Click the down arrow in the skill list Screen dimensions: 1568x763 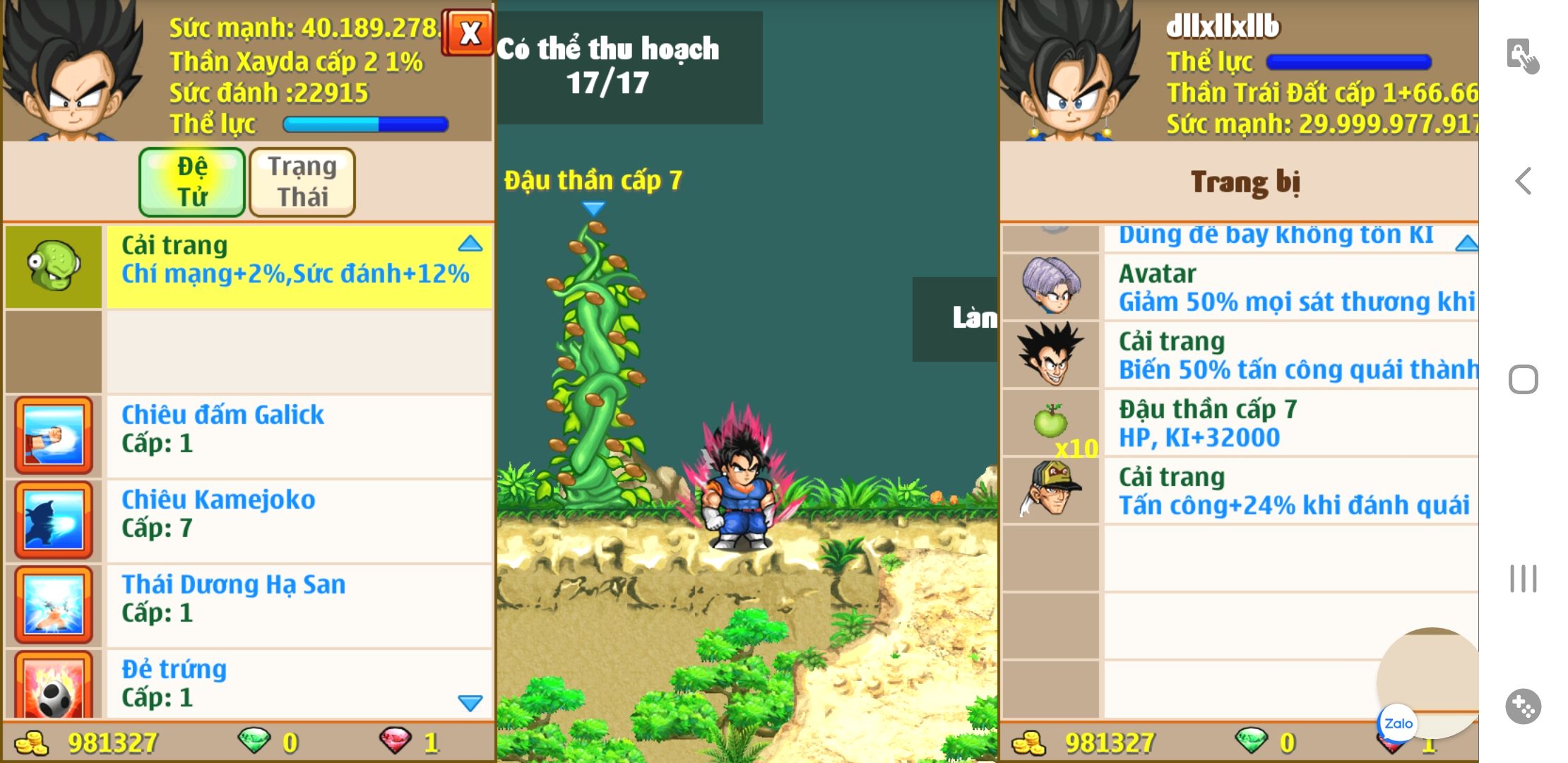tap(470, 702)
